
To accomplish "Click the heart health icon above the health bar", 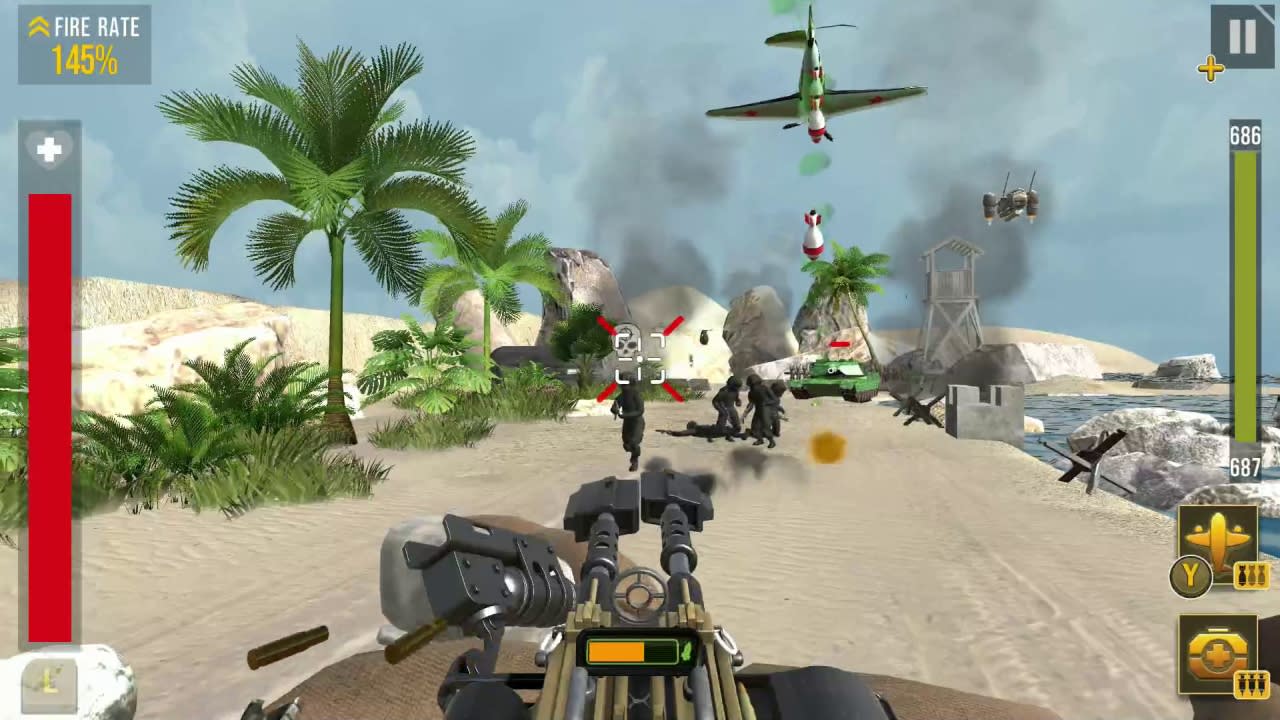I will point(48,149).
